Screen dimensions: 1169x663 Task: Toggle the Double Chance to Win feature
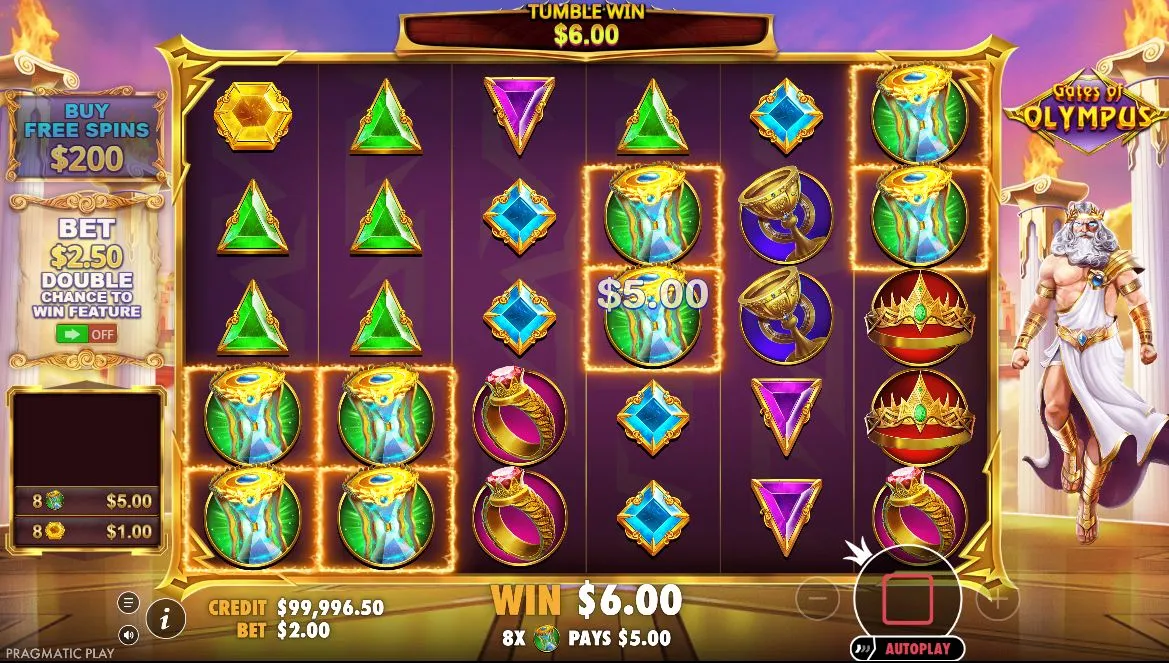pyautogui.click(x=87, y=333)
